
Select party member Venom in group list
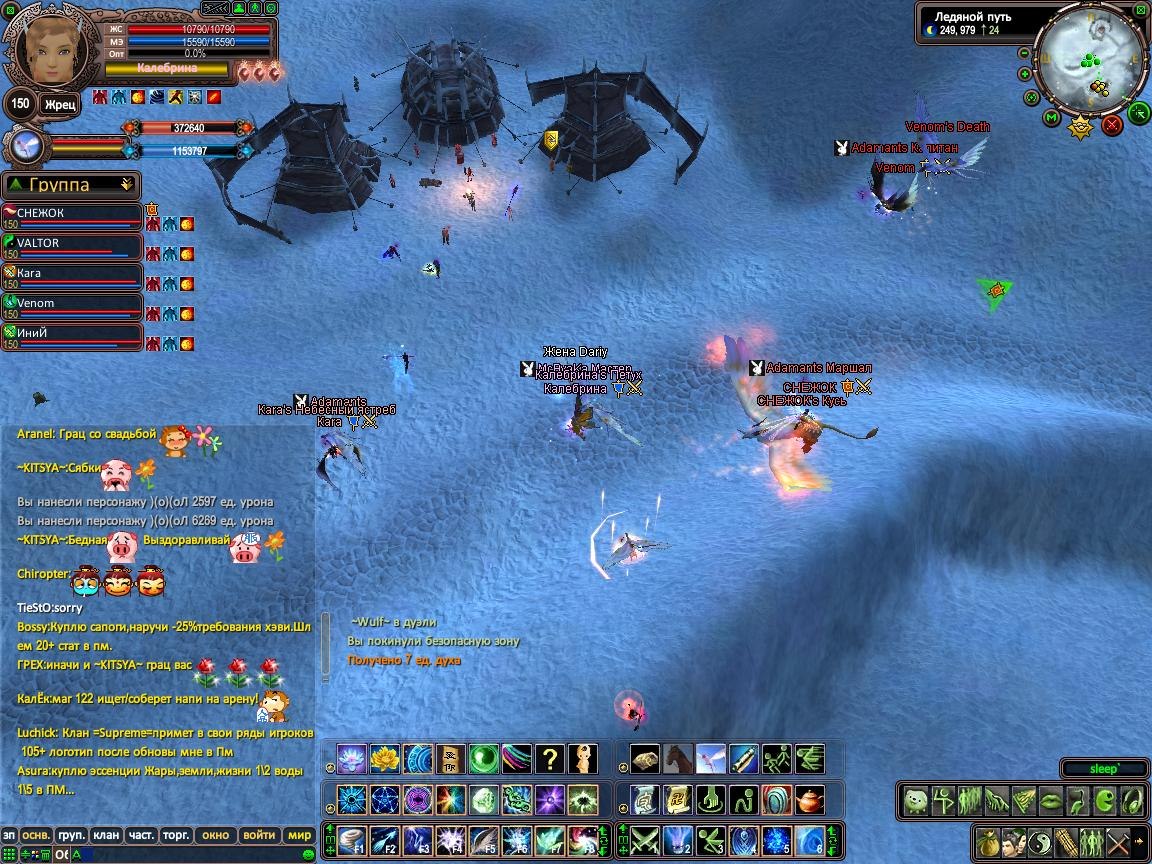(70, 305)
